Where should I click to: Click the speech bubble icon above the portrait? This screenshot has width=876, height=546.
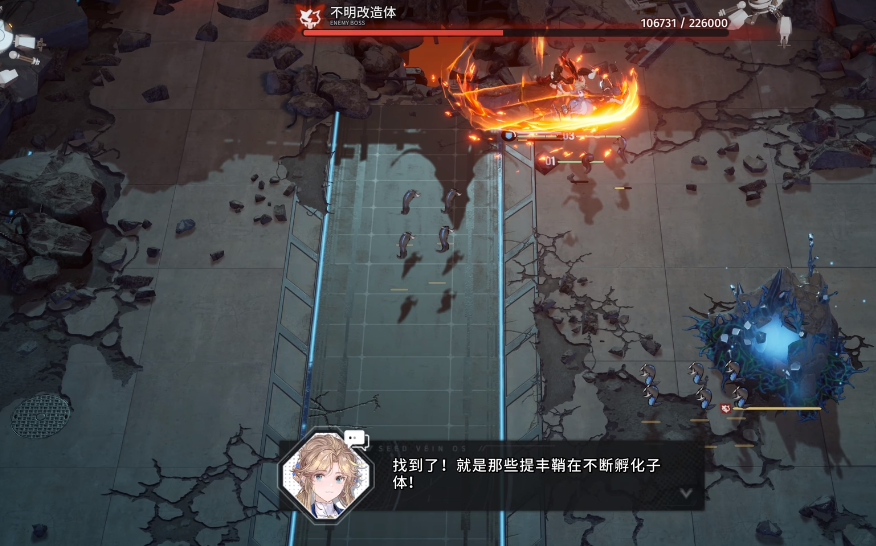[354, 438]
